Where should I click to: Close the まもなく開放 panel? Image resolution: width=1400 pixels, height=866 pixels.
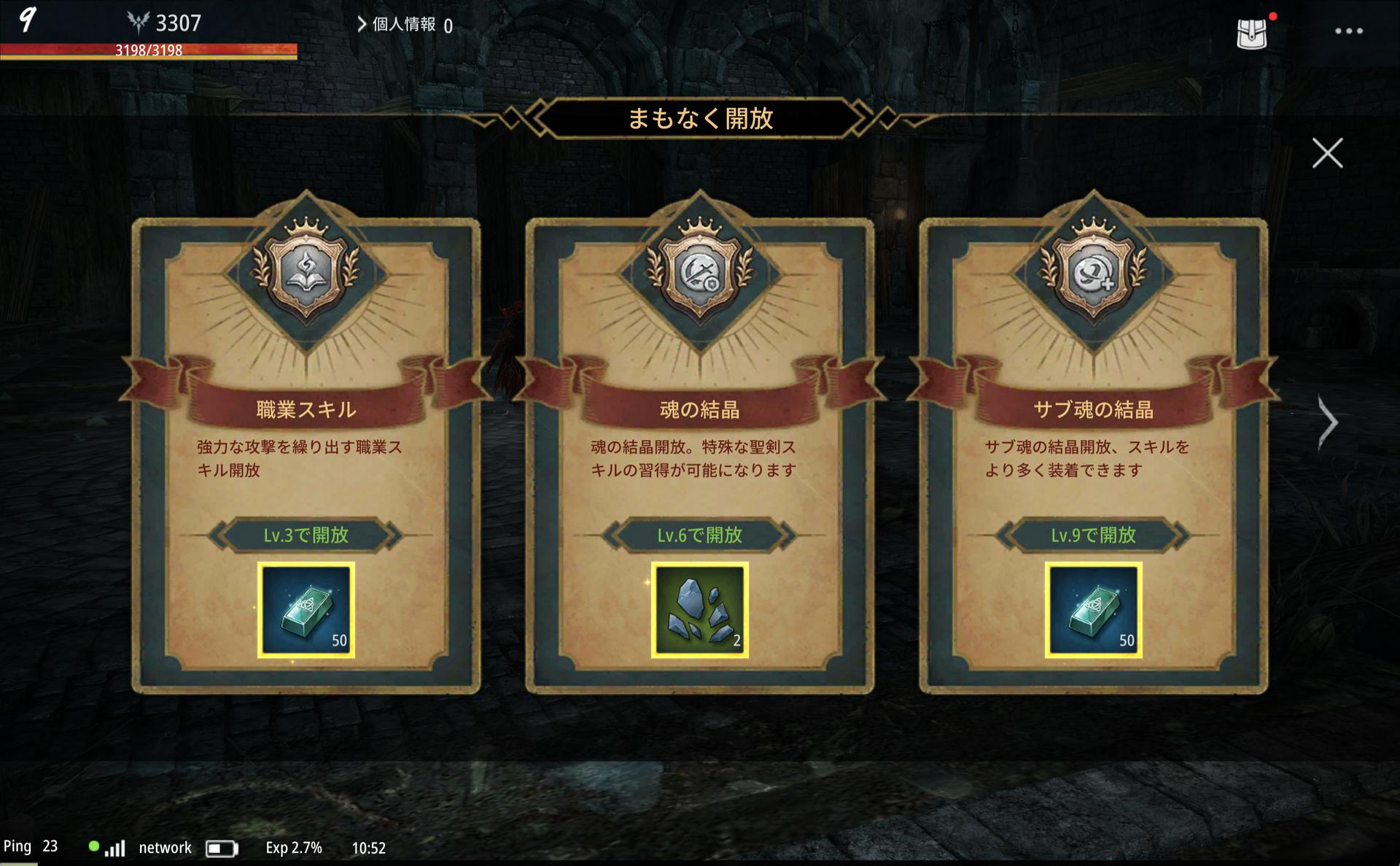point(1327,153)
